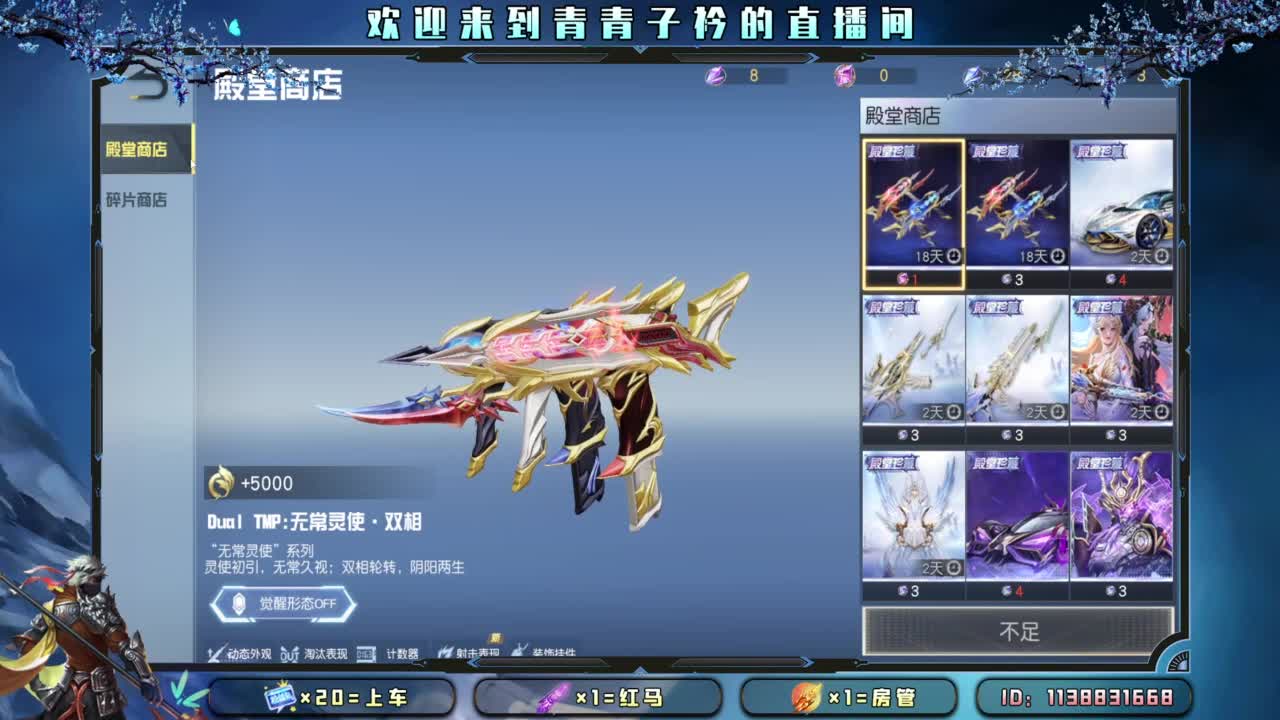The image size is (1280, 720).
Task: Enable awakened state via the diamond emblem button
Action: click(238, 603)
